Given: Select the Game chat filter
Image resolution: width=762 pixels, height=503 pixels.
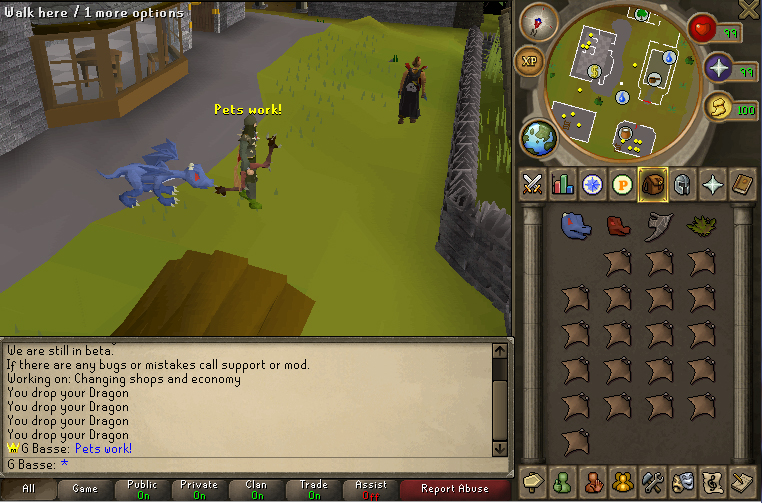Looking at the screenshot, I should coord(85,489).
